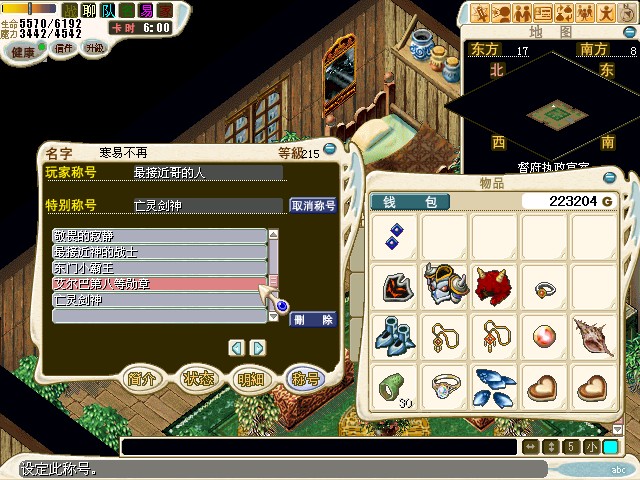Screen dimensions: 640x480
Task: Pick the 亡灵剑神 title row in the list
Action: point(159,300)
